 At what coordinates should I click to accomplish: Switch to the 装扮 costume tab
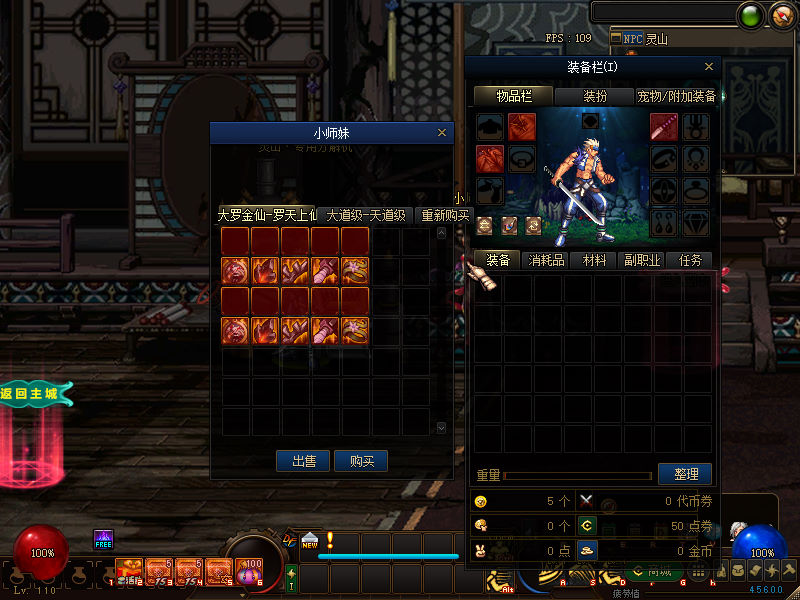click(595, 96)
